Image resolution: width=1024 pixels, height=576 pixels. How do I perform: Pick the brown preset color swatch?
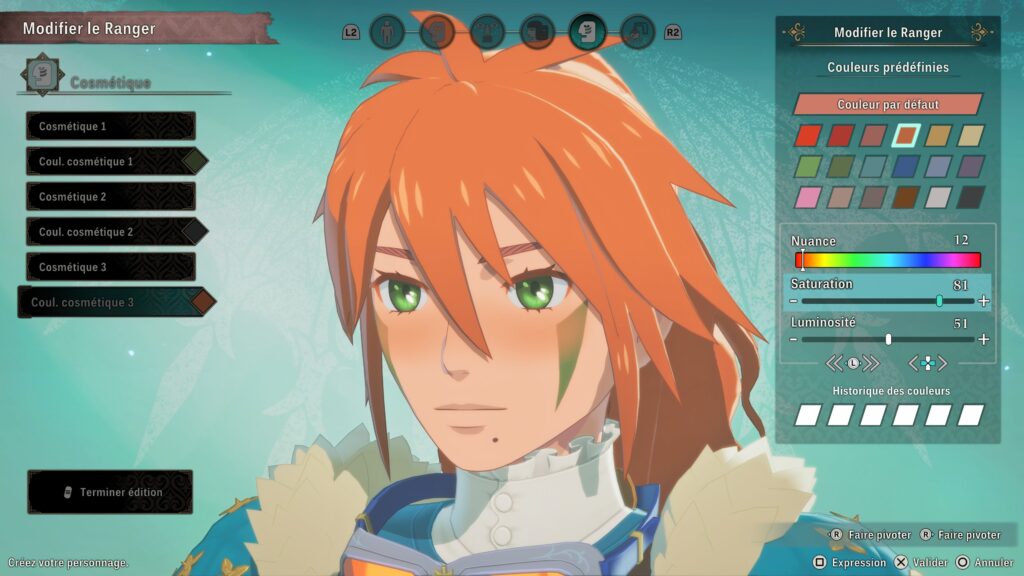tap(906, 197)
